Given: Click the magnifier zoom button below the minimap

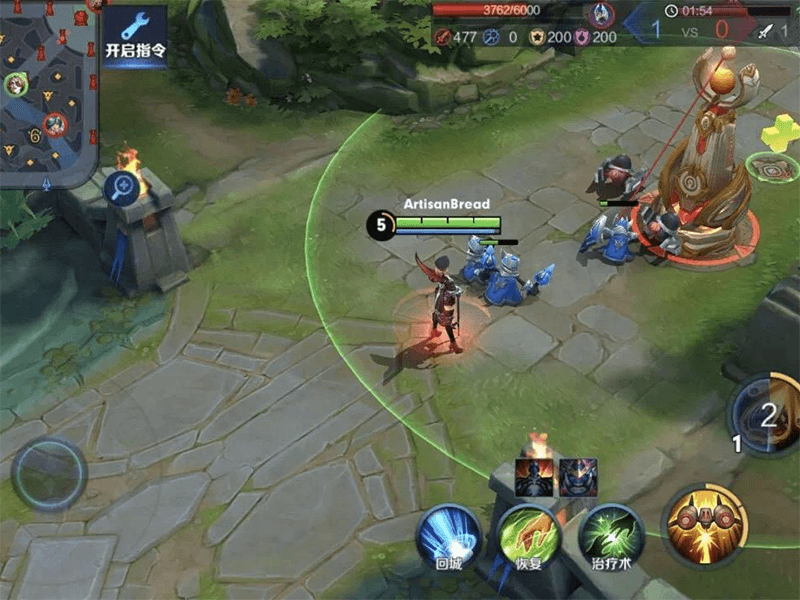Looking at the screenshot, I should (x=121, y=185).
